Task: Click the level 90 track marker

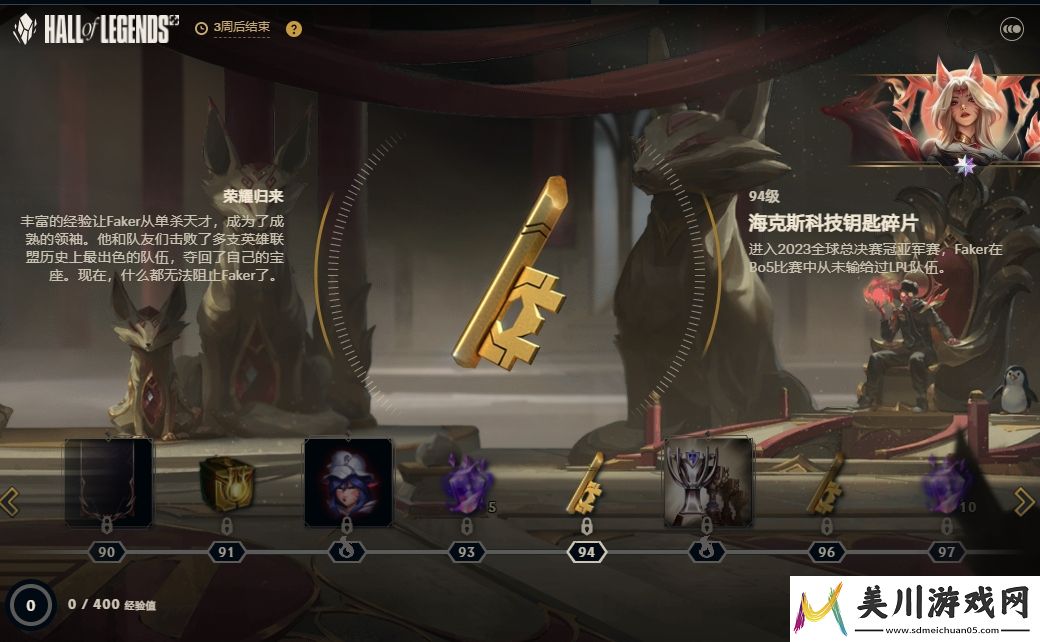Action: point(107,552)
